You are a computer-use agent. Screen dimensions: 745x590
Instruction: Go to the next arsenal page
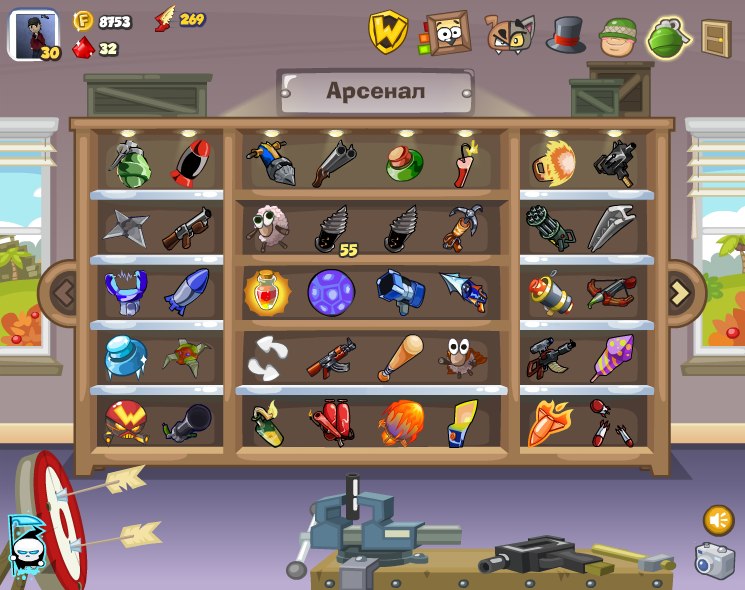point(681,293)
